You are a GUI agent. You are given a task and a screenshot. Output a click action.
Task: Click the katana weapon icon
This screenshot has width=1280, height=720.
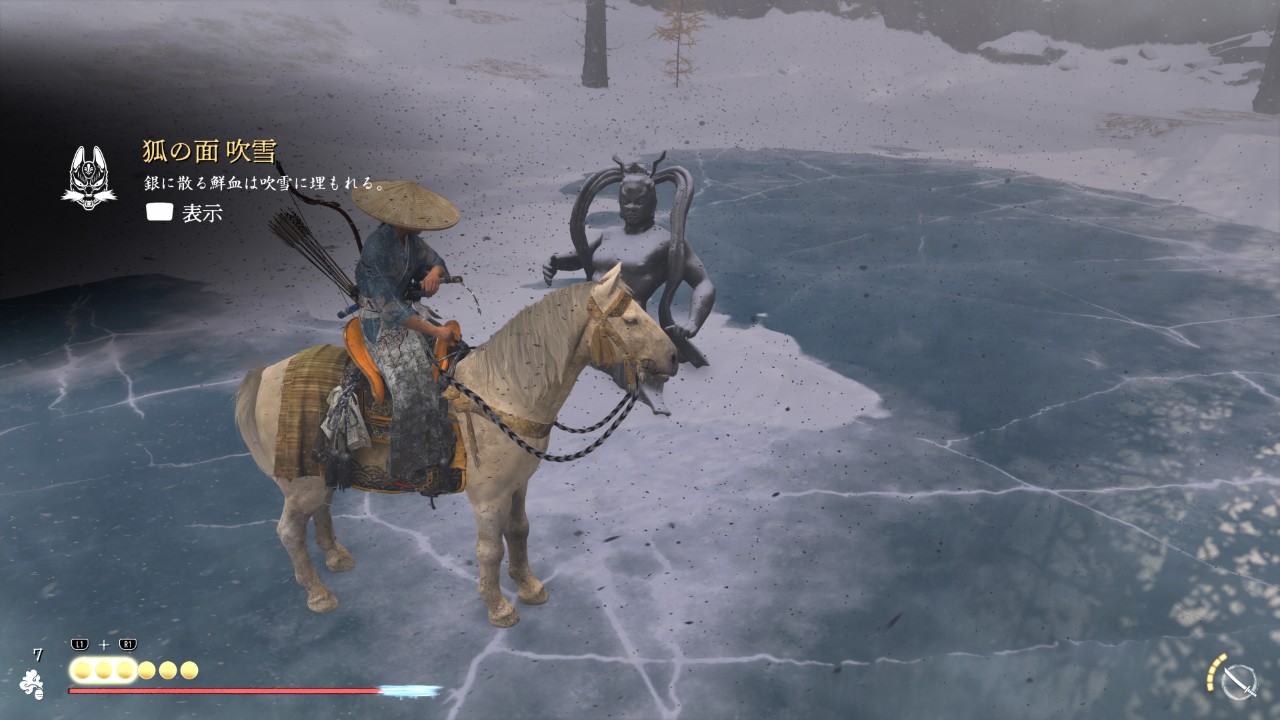pos(1238,682)
